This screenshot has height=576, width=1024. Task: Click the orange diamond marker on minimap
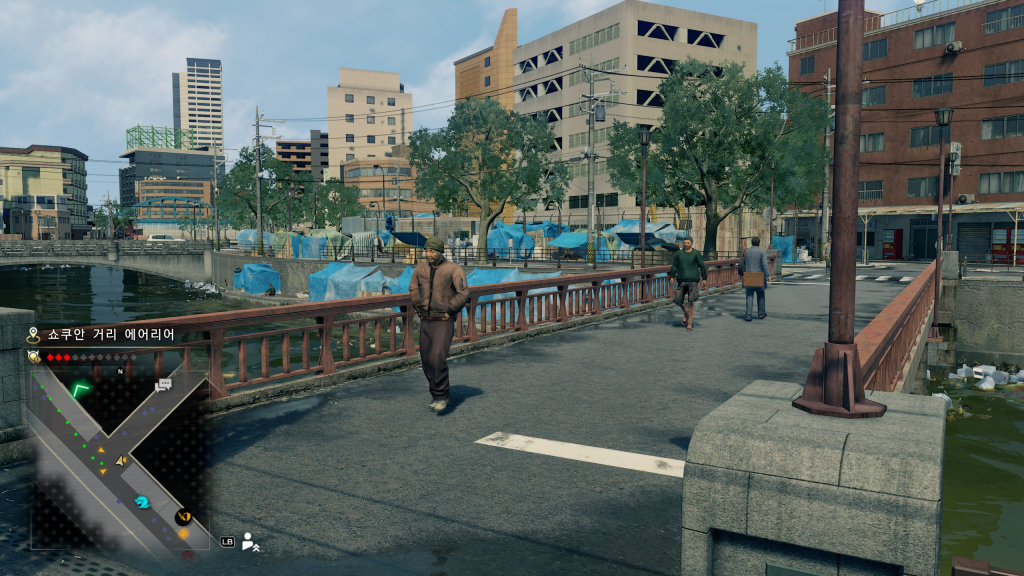pyautogui.click(x=183, y=533)
